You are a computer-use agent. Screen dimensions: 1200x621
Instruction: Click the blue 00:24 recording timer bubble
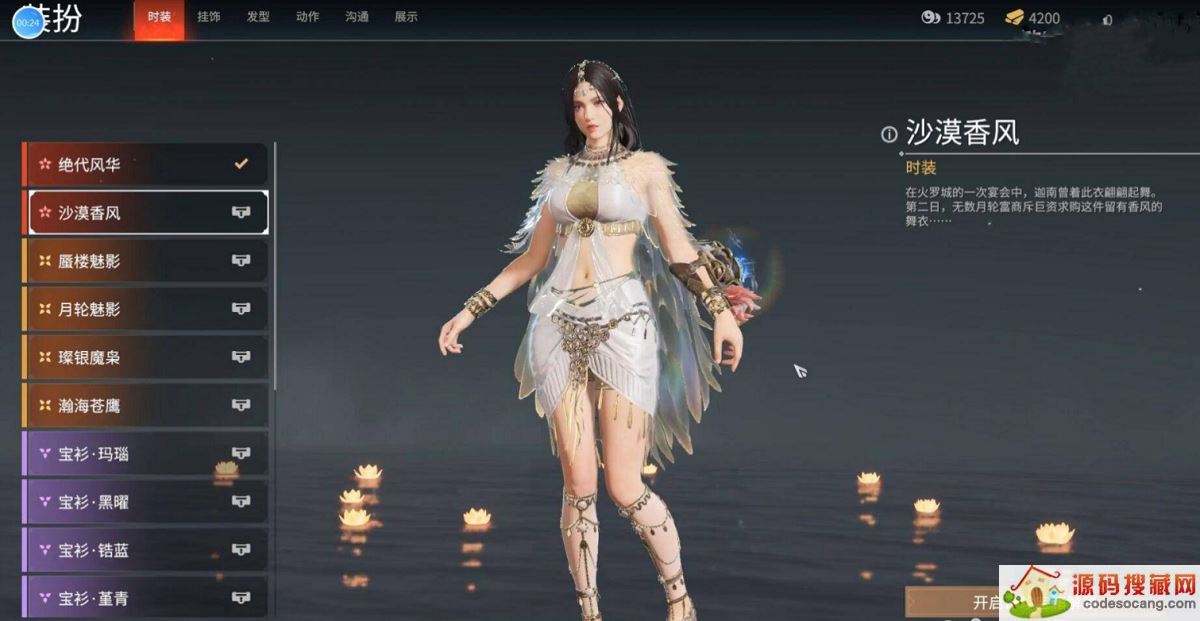(28, 22)
